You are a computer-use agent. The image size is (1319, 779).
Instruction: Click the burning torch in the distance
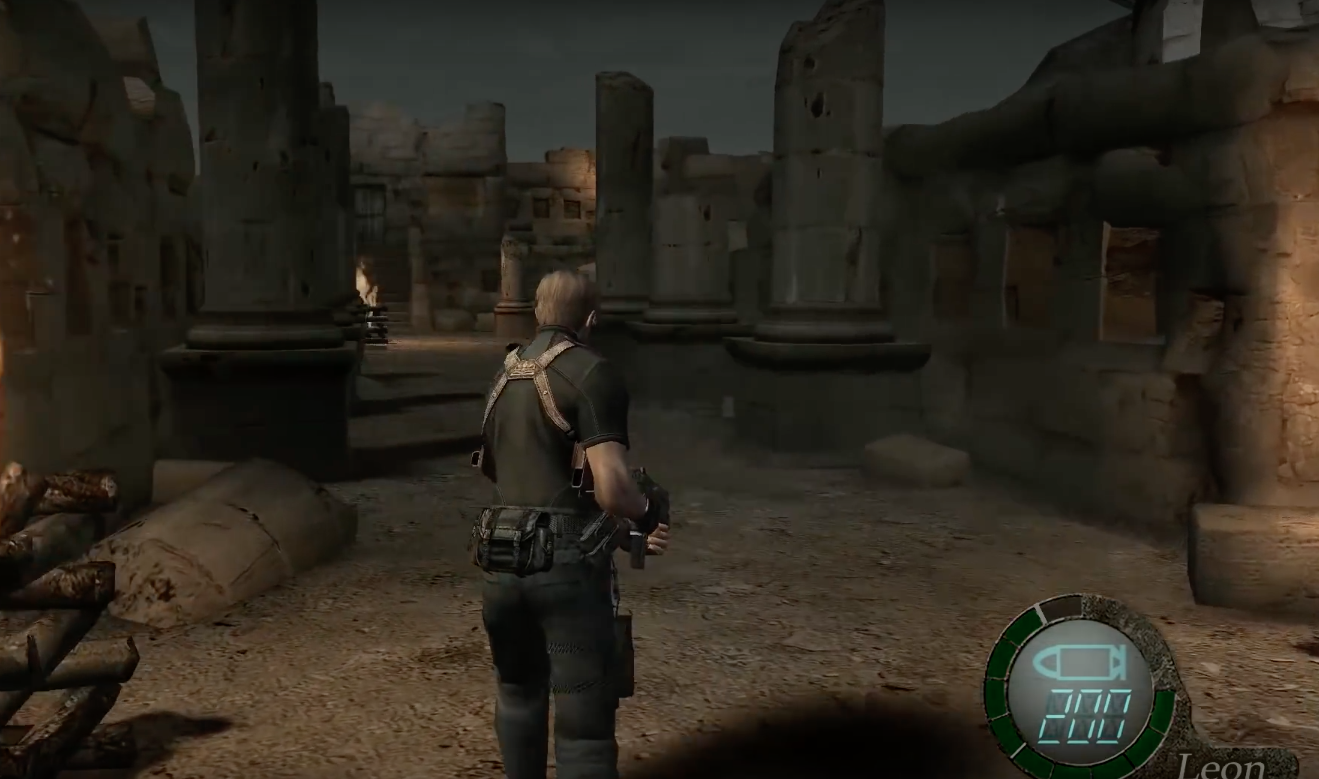tap(363, 280)
